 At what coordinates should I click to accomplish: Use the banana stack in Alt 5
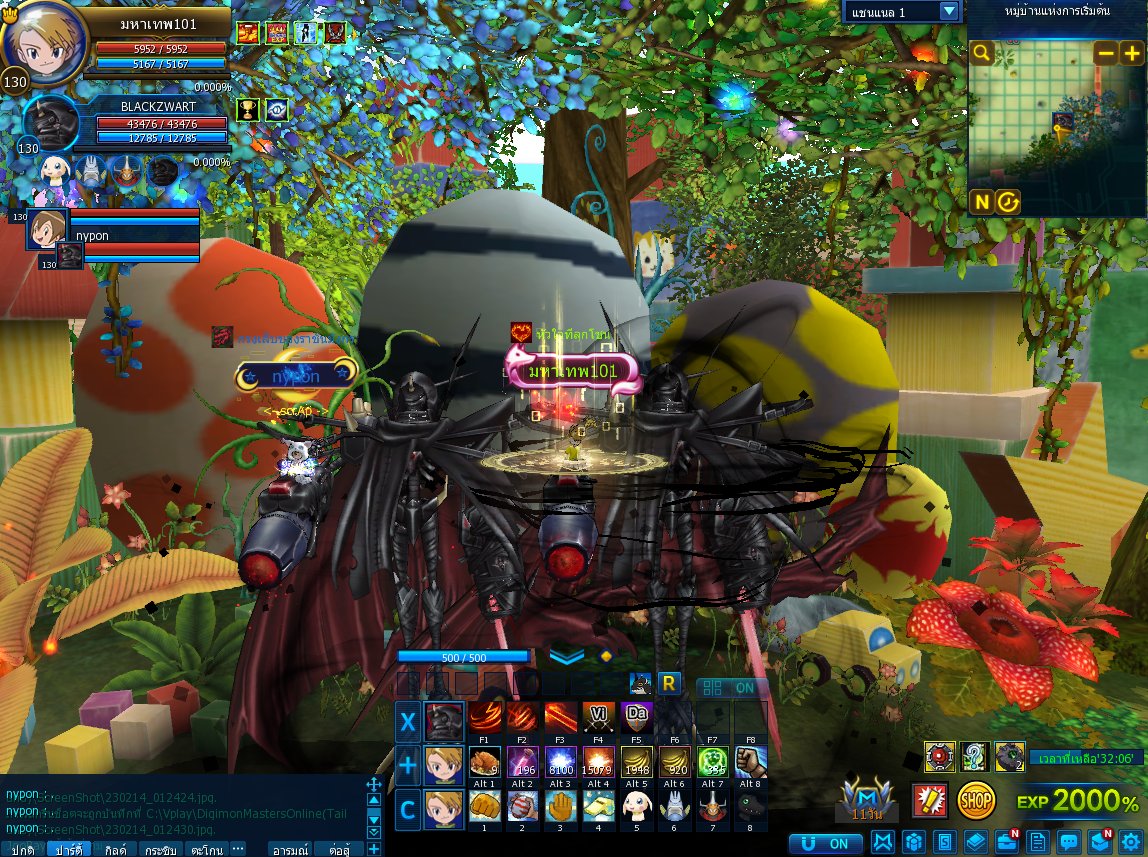637,763
